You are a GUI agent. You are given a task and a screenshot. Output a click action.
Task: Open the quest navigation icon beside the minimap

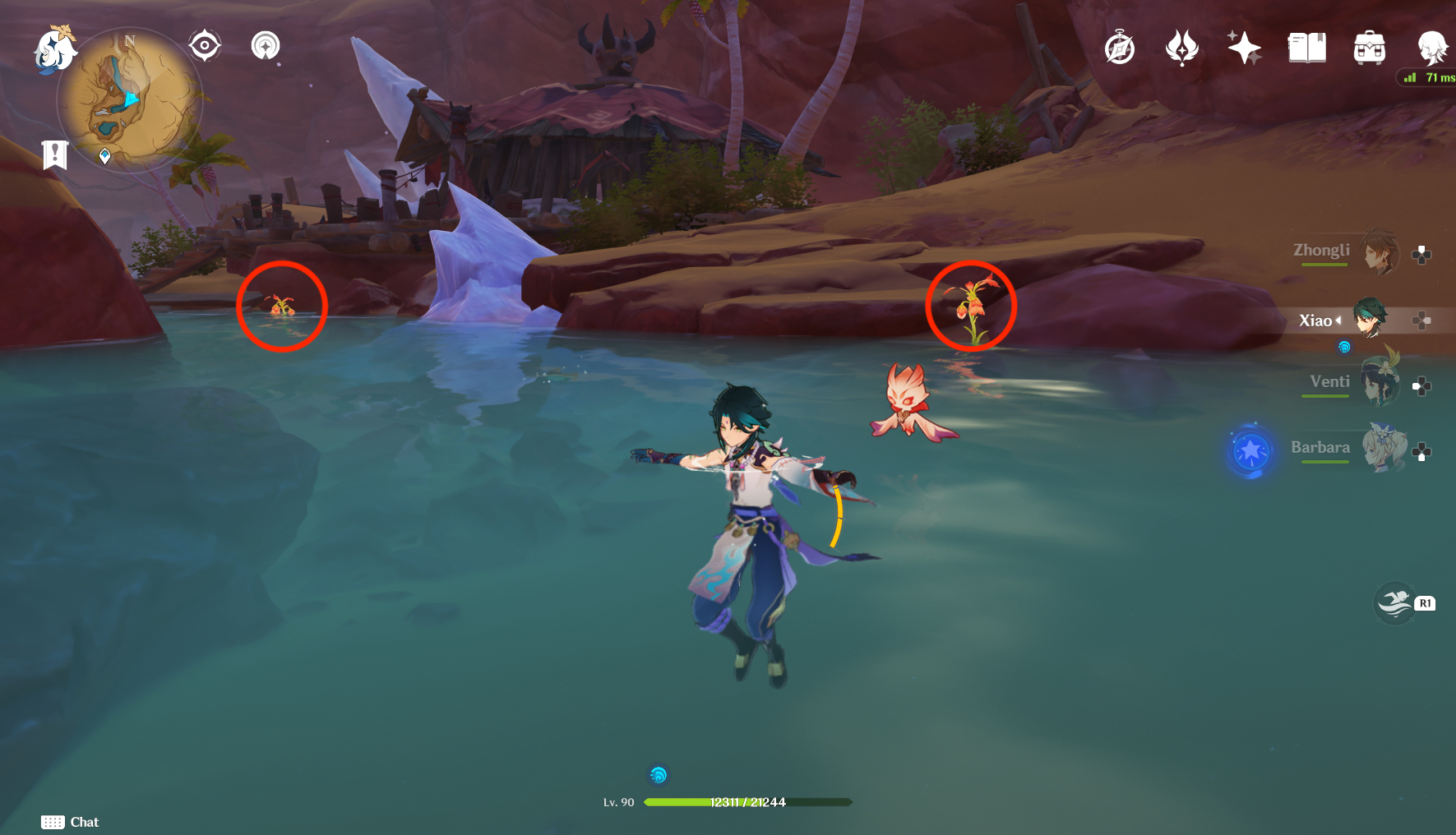(x=266, y=45)
